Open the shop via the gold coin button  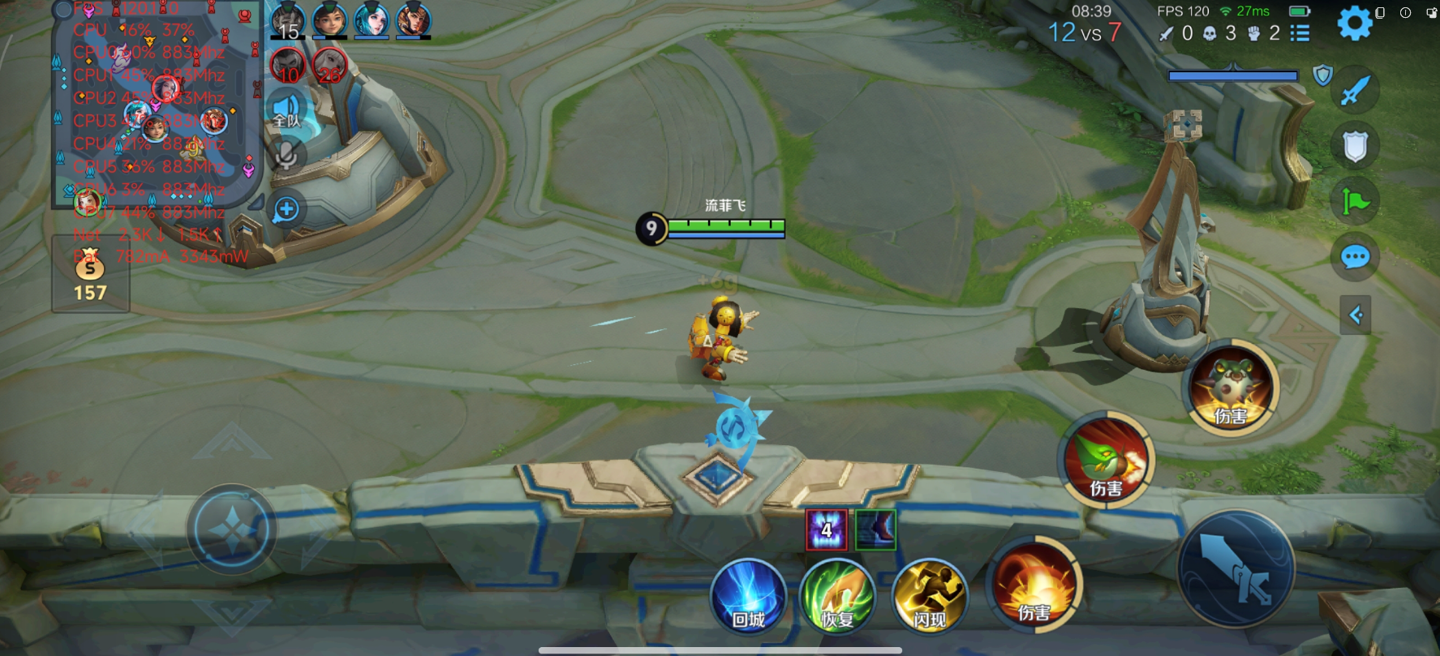tap(90, 274)
